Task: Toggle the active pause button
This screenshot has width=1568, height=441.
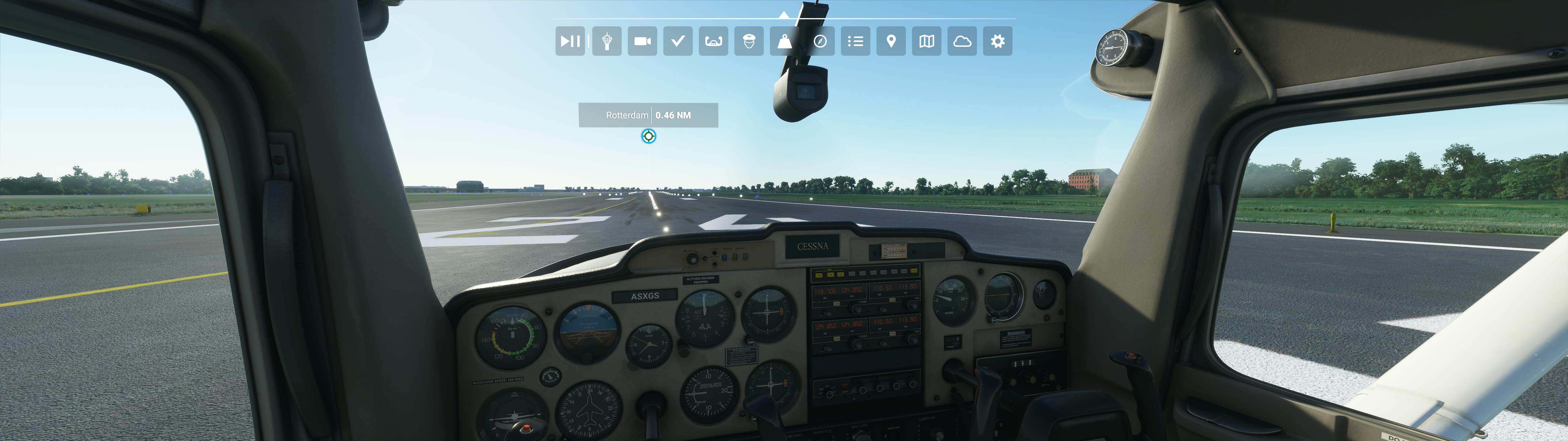Action: tap(570, 41)
